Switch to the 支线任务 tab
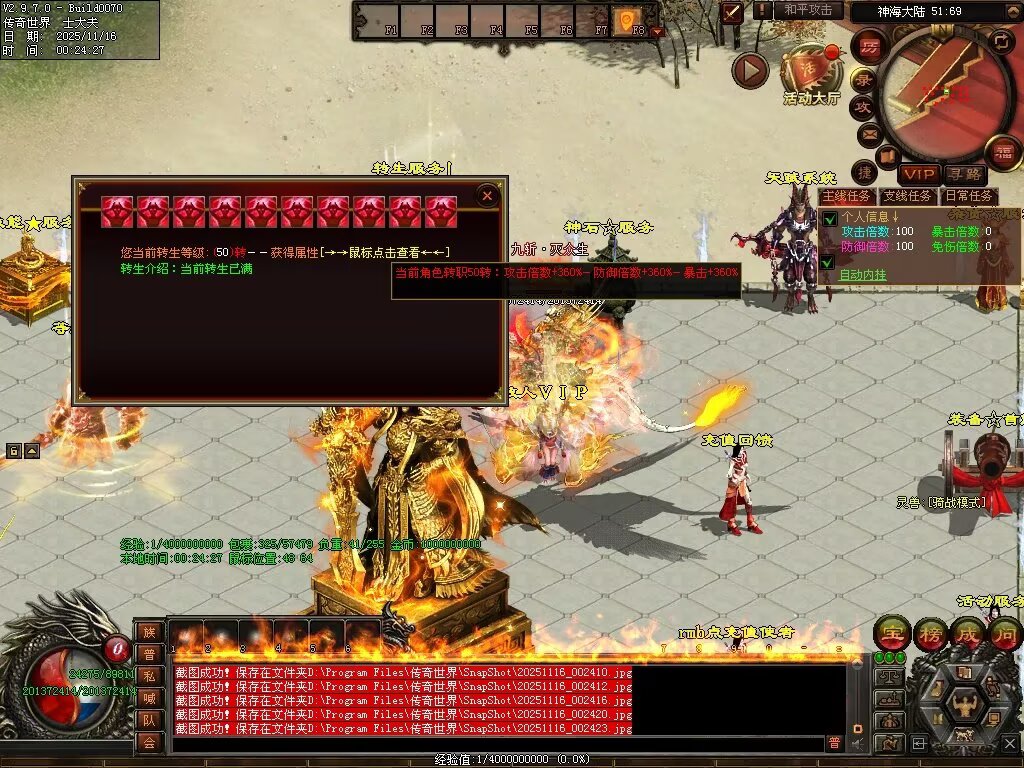The width and height of the screenshot is (1024, 768). 909,197
